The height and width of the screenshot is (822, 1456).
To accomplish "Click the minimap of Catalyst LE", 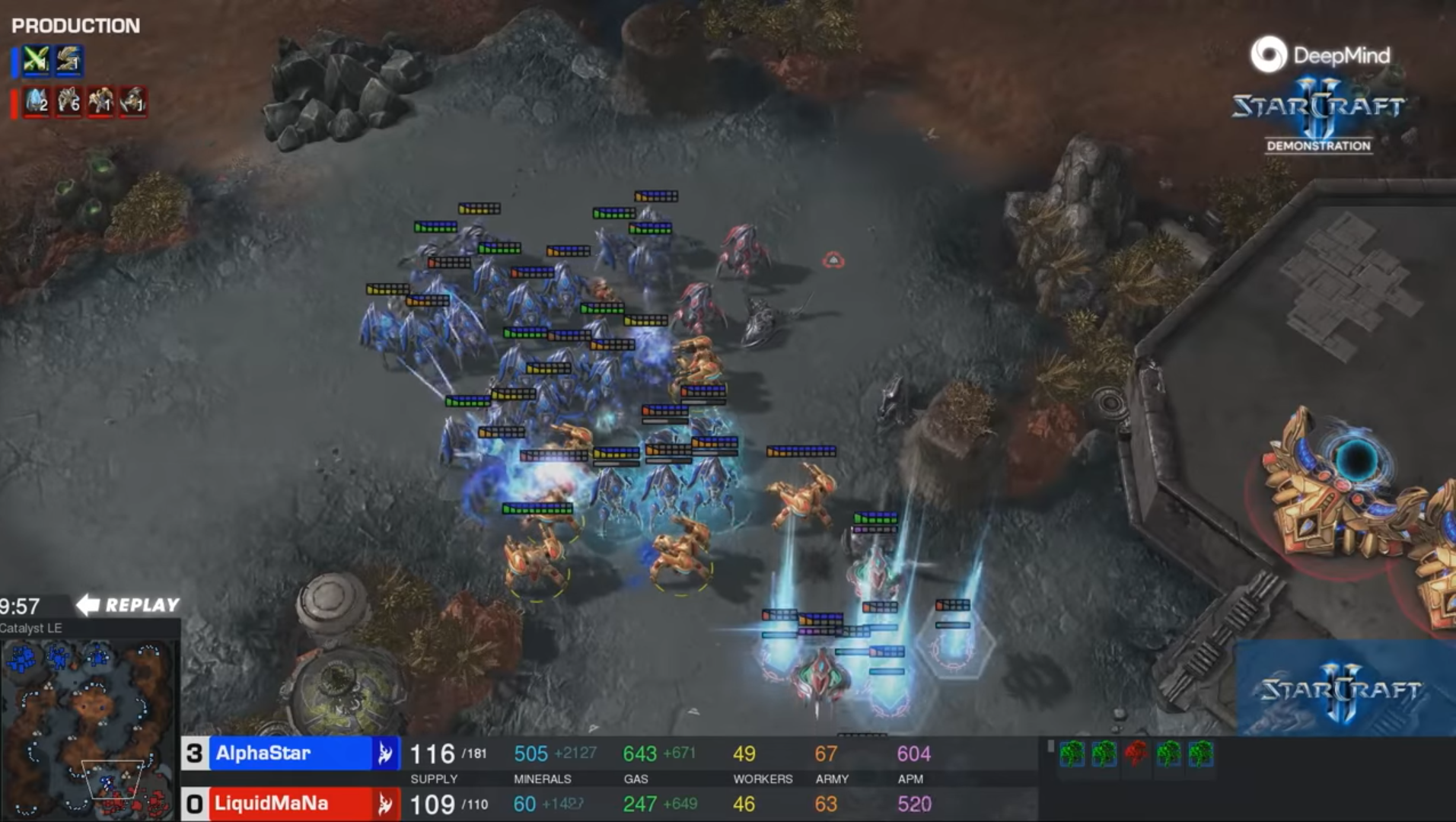I will 88,728.
